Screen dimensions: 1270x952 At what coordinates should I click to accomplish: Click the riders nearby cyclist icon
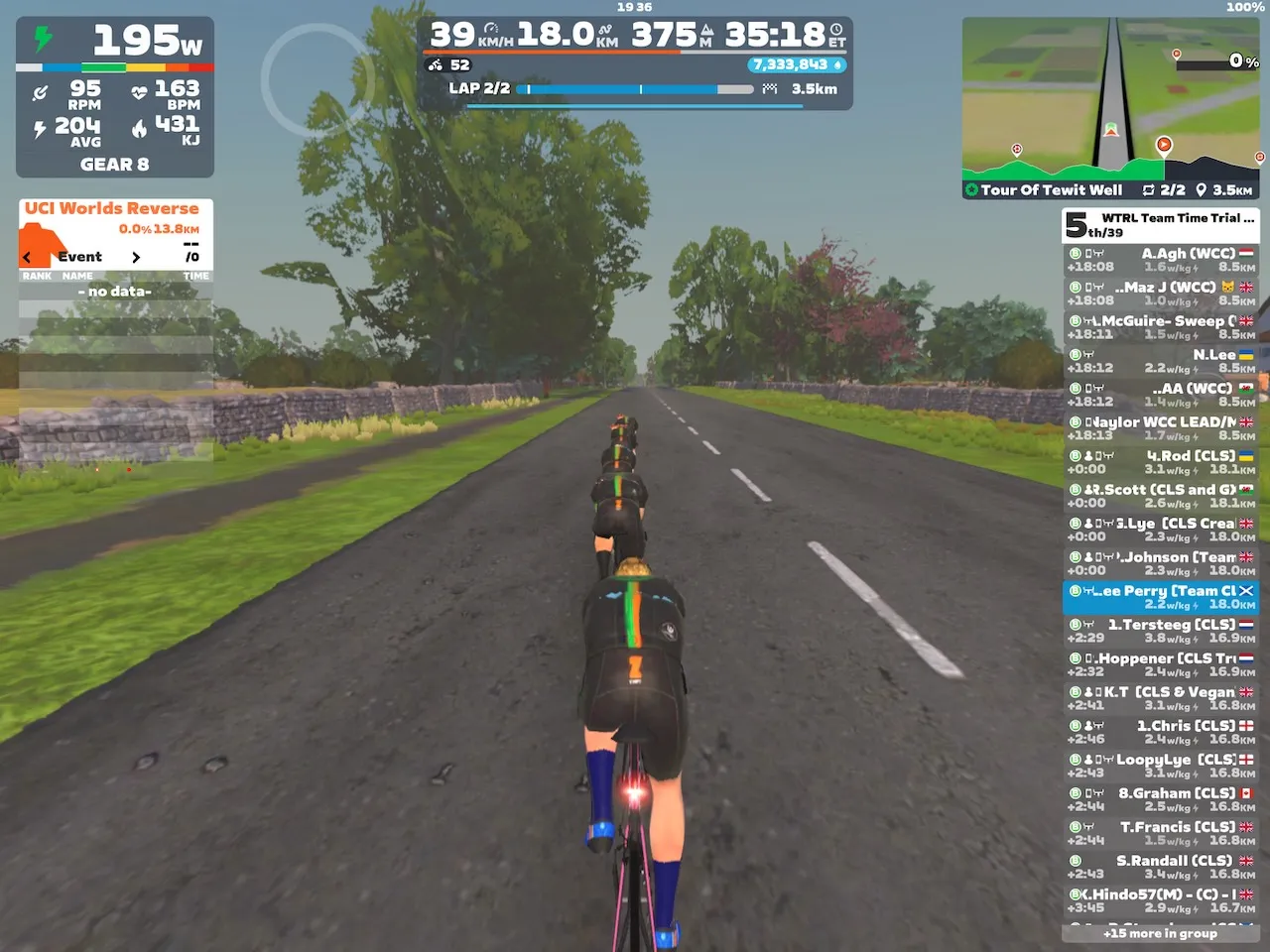[x=434, y=65]
